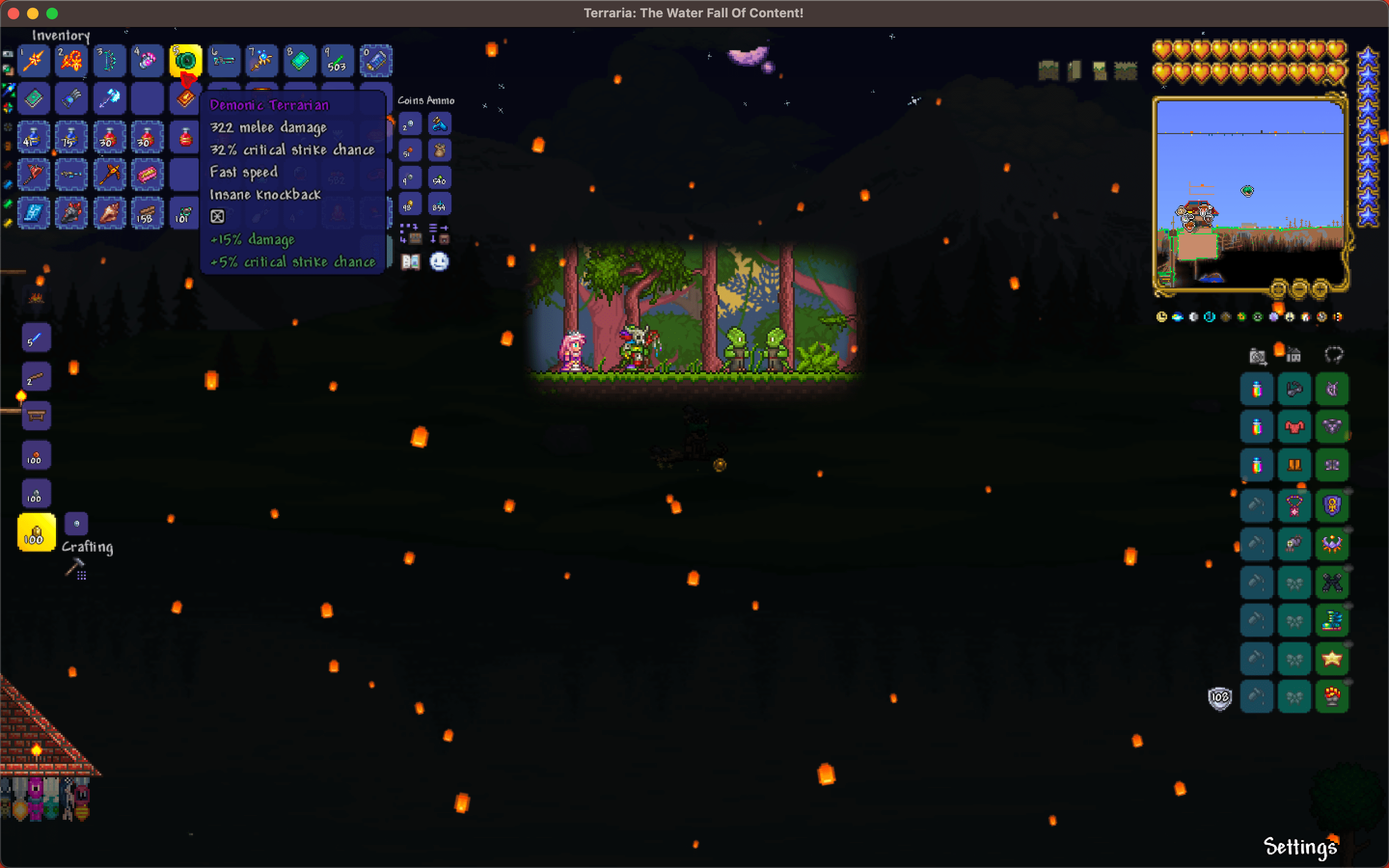
Task: Open the emote menu smiley icon
Action: pyautogui.click(x=440, y=261)
